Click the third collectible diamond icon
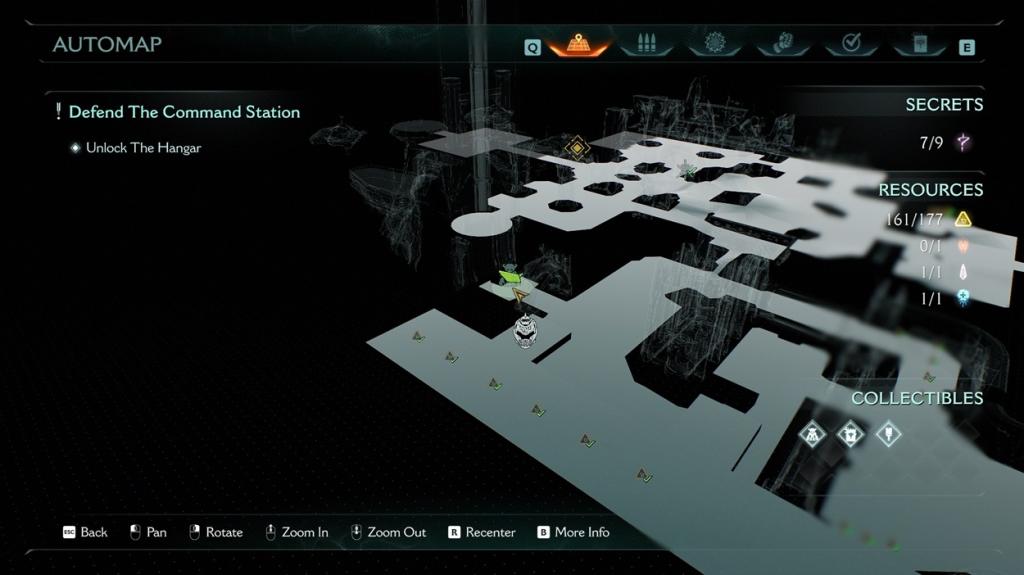The width and height of the screenshot is (1024, 575). click(887, 434)
